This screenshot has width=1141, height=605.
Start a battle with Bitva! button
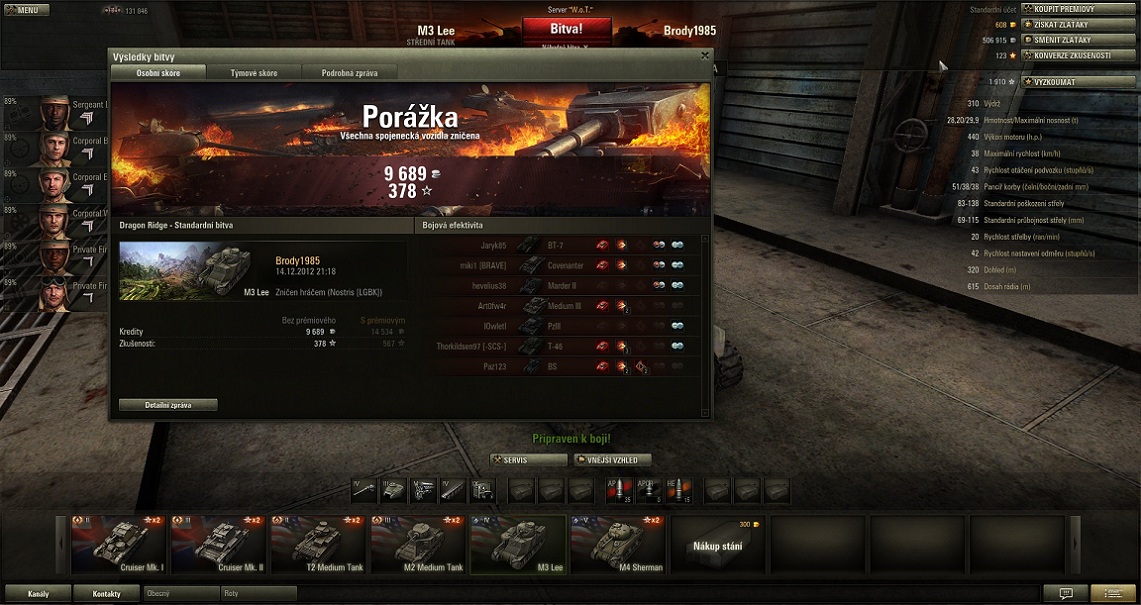point(566,28)
